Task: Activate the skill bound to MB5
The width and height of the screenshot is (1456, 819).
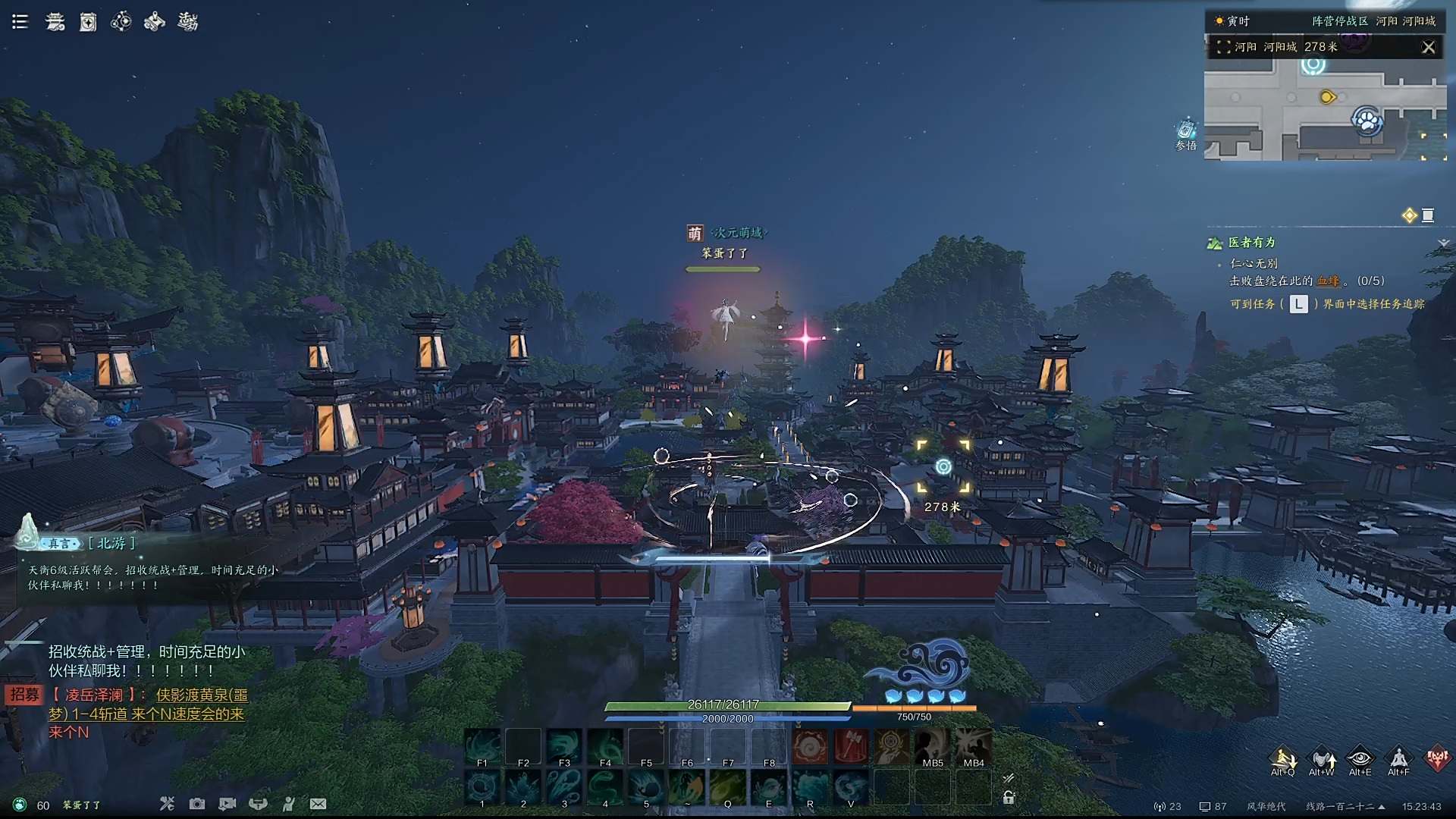Action: point(933,746)
